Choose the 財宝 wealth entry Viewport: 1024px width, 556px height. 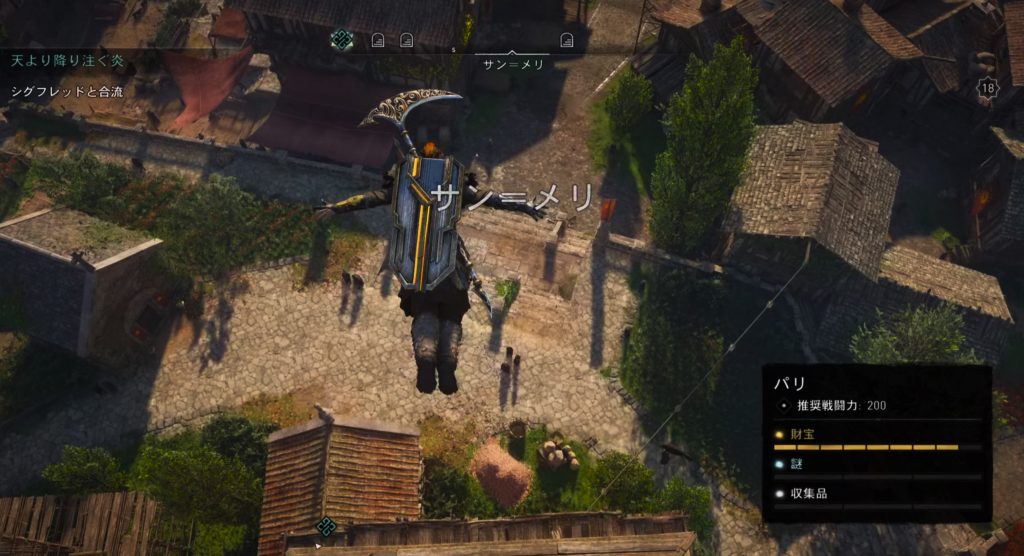click(802, 435)
